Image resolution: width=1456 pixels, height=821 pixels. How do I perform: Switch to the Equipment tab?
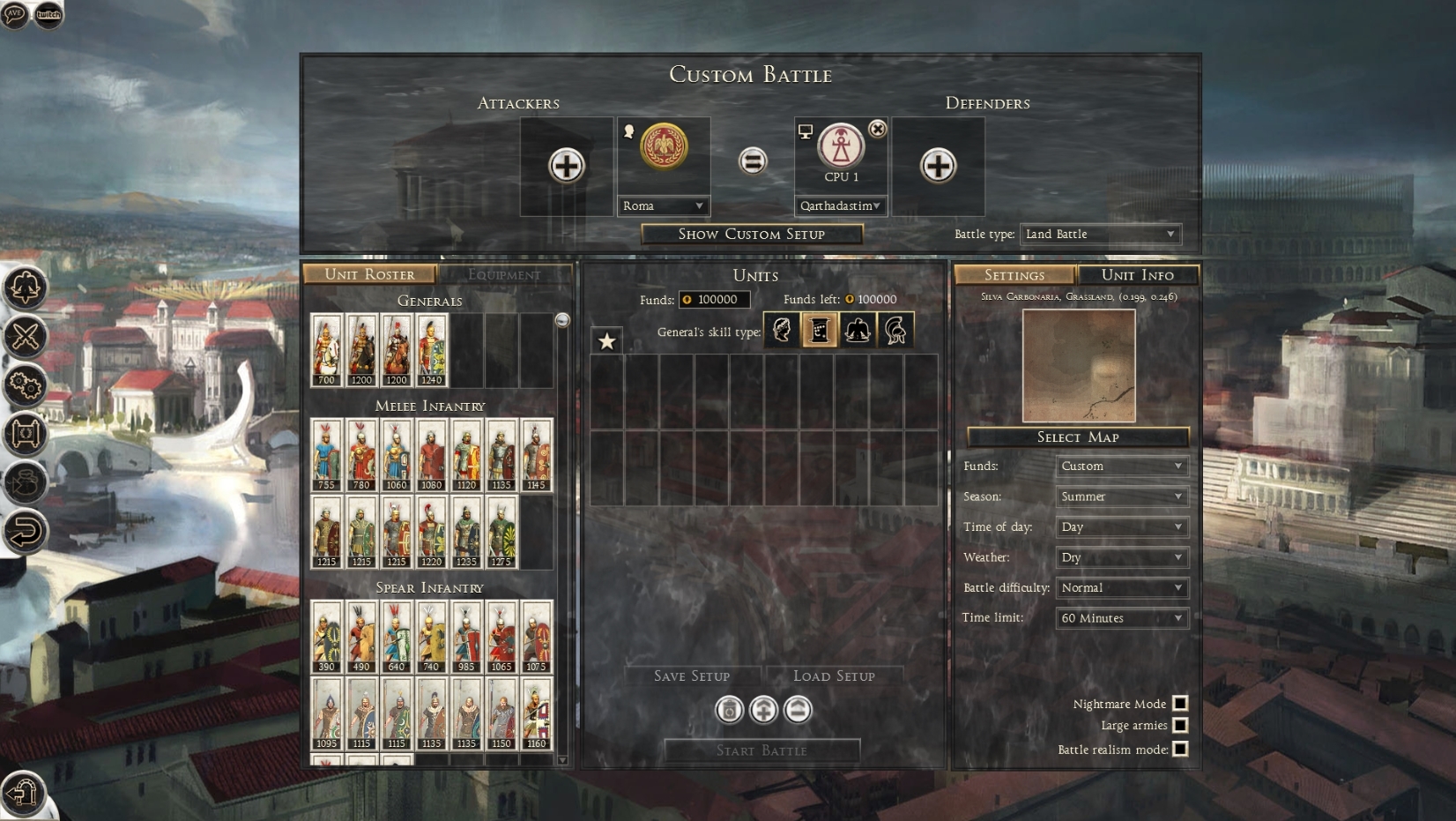[504, 274]
